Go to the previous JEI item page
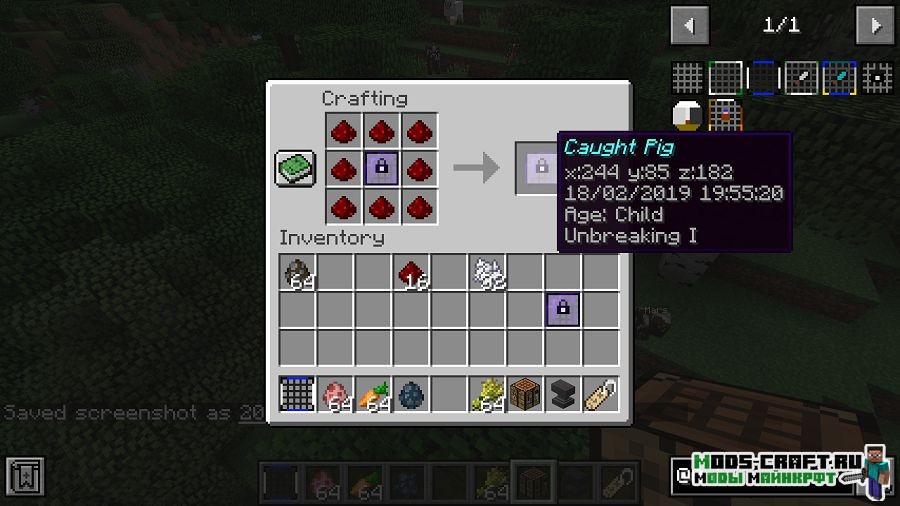Viewport: 900px width, 506px height. point(689,25)
